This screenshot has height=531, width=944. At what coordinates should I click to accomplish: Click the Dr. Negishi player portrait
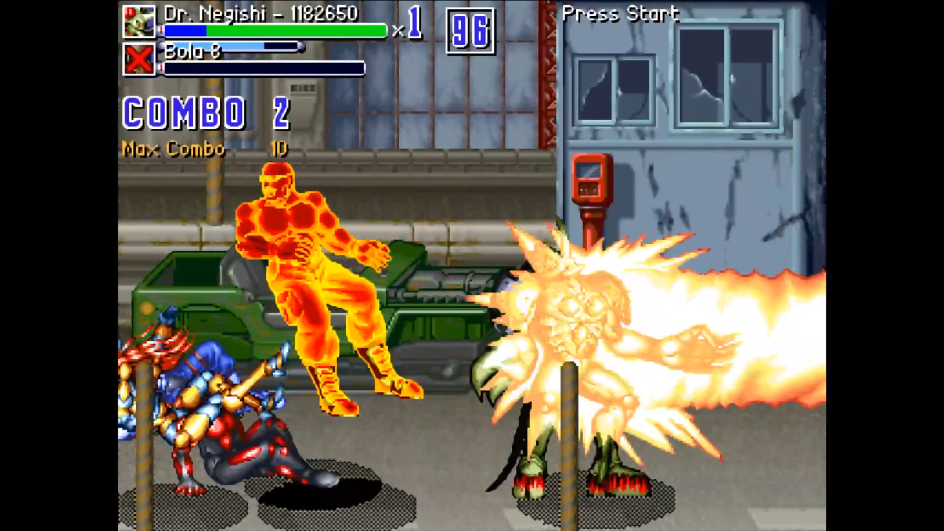(x=139, y=21)
